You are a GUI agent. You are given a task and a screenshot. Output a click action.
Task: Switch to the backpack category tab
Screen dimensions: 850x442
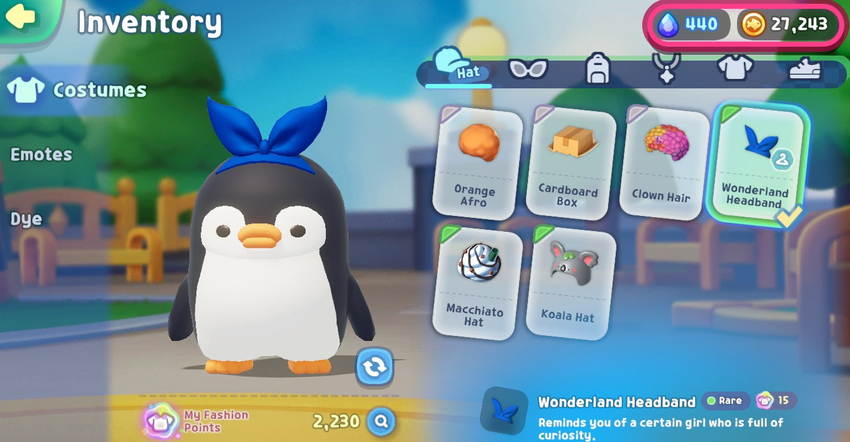click(599, 68)
